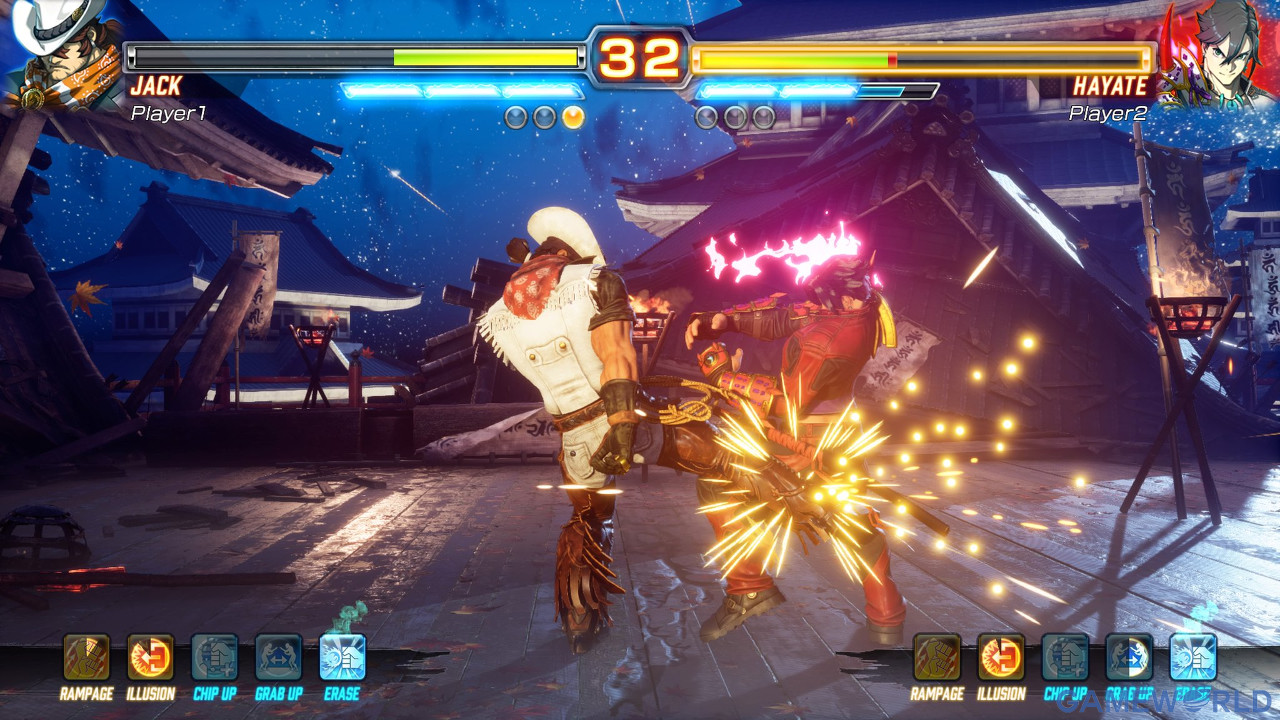Viewport: 1280px width, 720px height.
Task: Use Hayate's Erase gear icon
Action: pyautogui.click(x=1193, y=657)
